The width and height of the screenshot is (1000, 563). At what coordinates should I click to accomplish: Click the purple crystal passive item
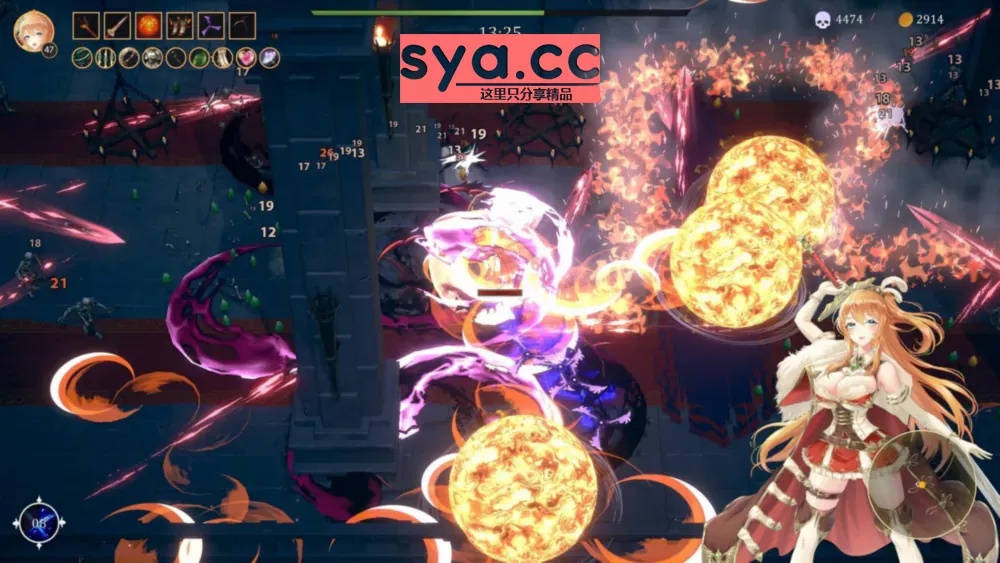click(x=269, y=58)
